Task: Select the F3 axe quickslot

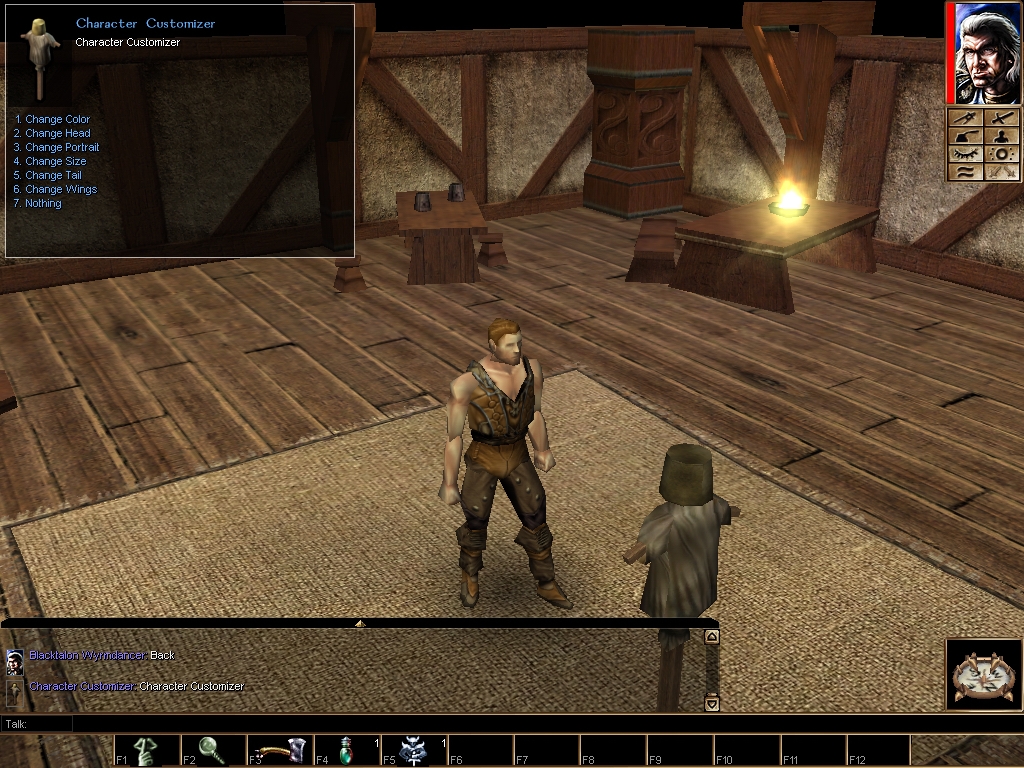Action: pyautogui.click(x=280, y=750)
